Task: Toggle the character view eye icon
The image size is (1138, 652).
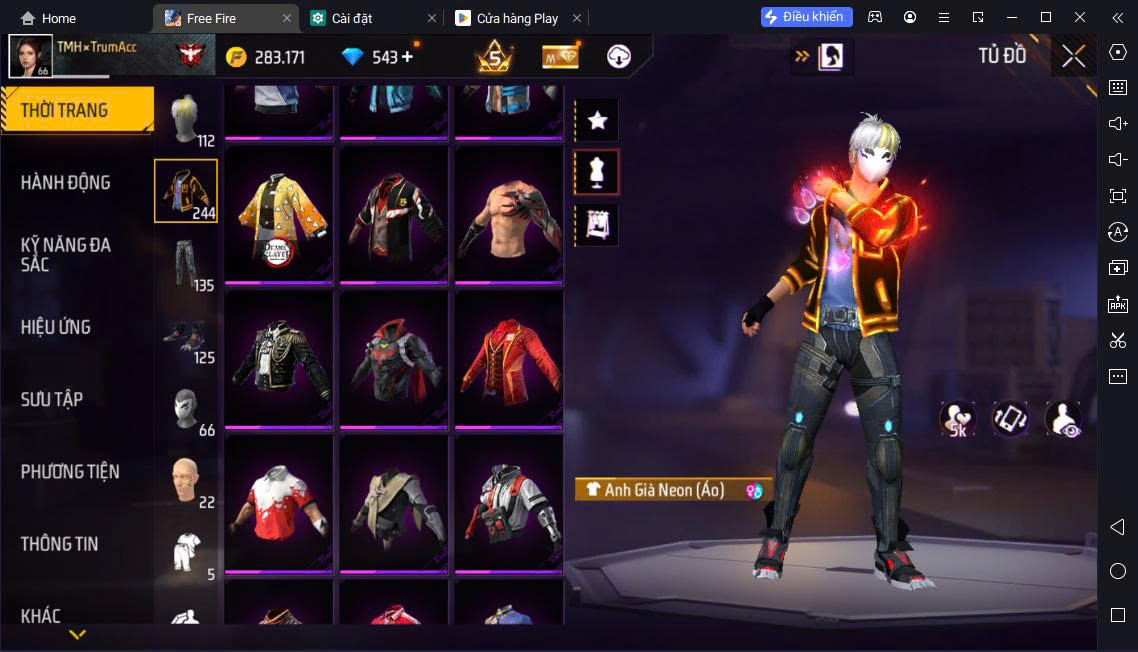Action: tap(1063, 420)
